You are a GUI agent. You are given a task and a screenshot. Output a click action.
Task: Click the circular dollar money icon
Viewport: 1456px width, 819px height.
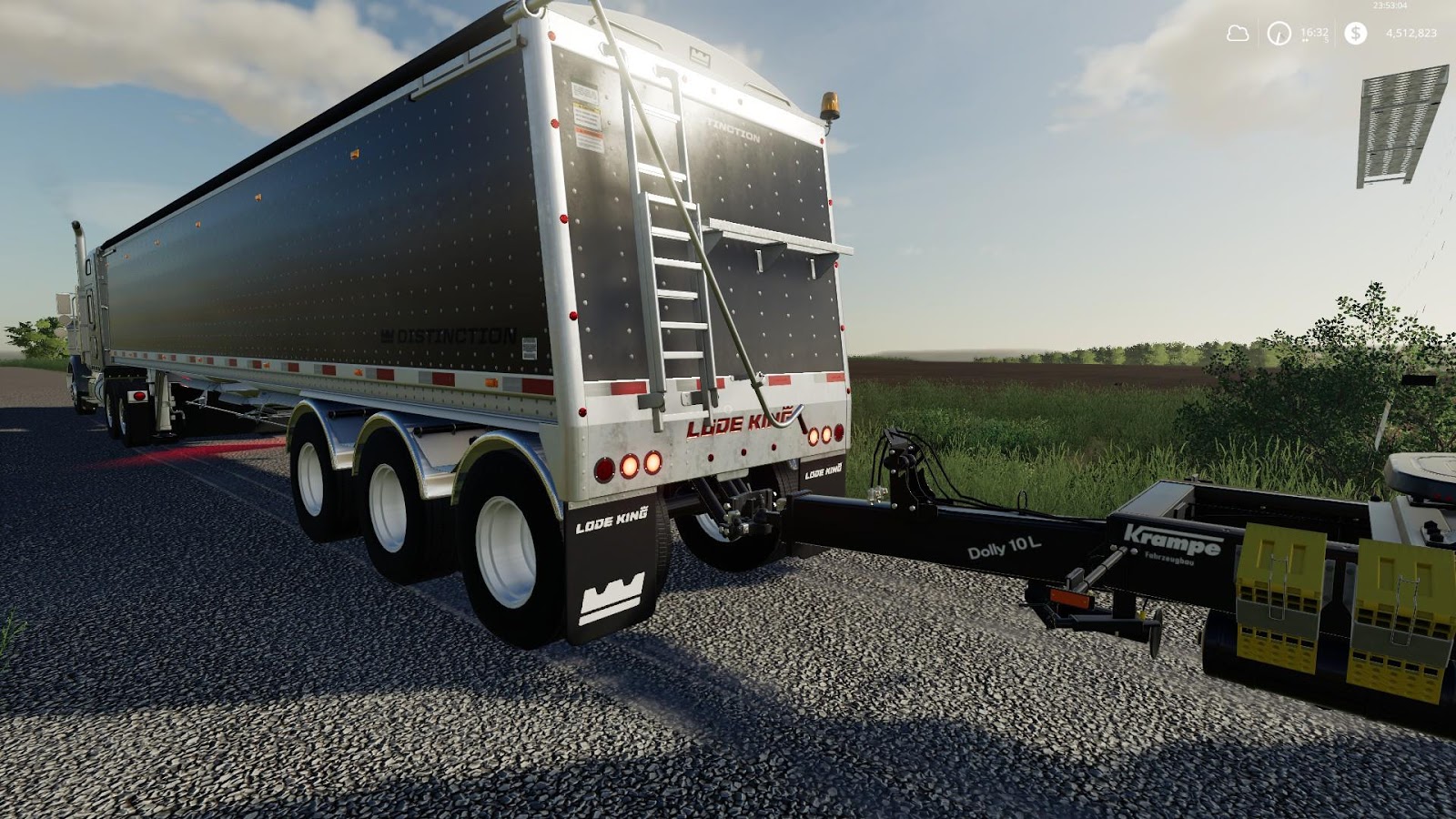(1356, 33)
